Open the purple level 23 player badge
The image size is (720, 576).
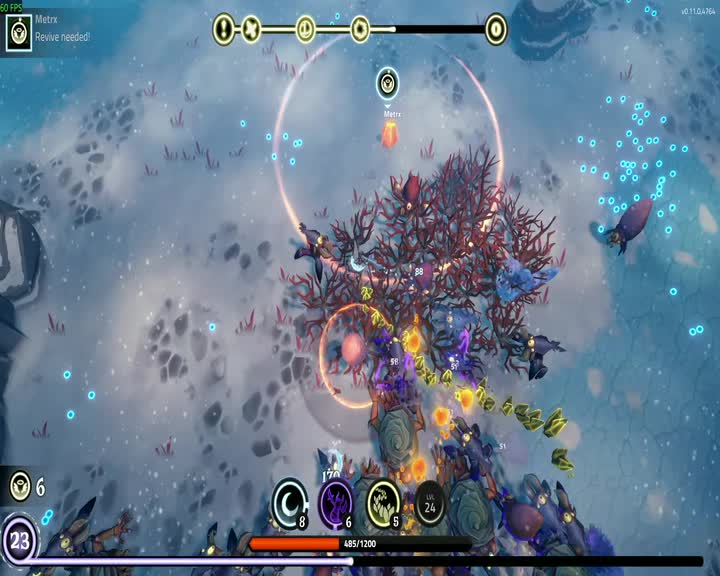pos(19,540)
